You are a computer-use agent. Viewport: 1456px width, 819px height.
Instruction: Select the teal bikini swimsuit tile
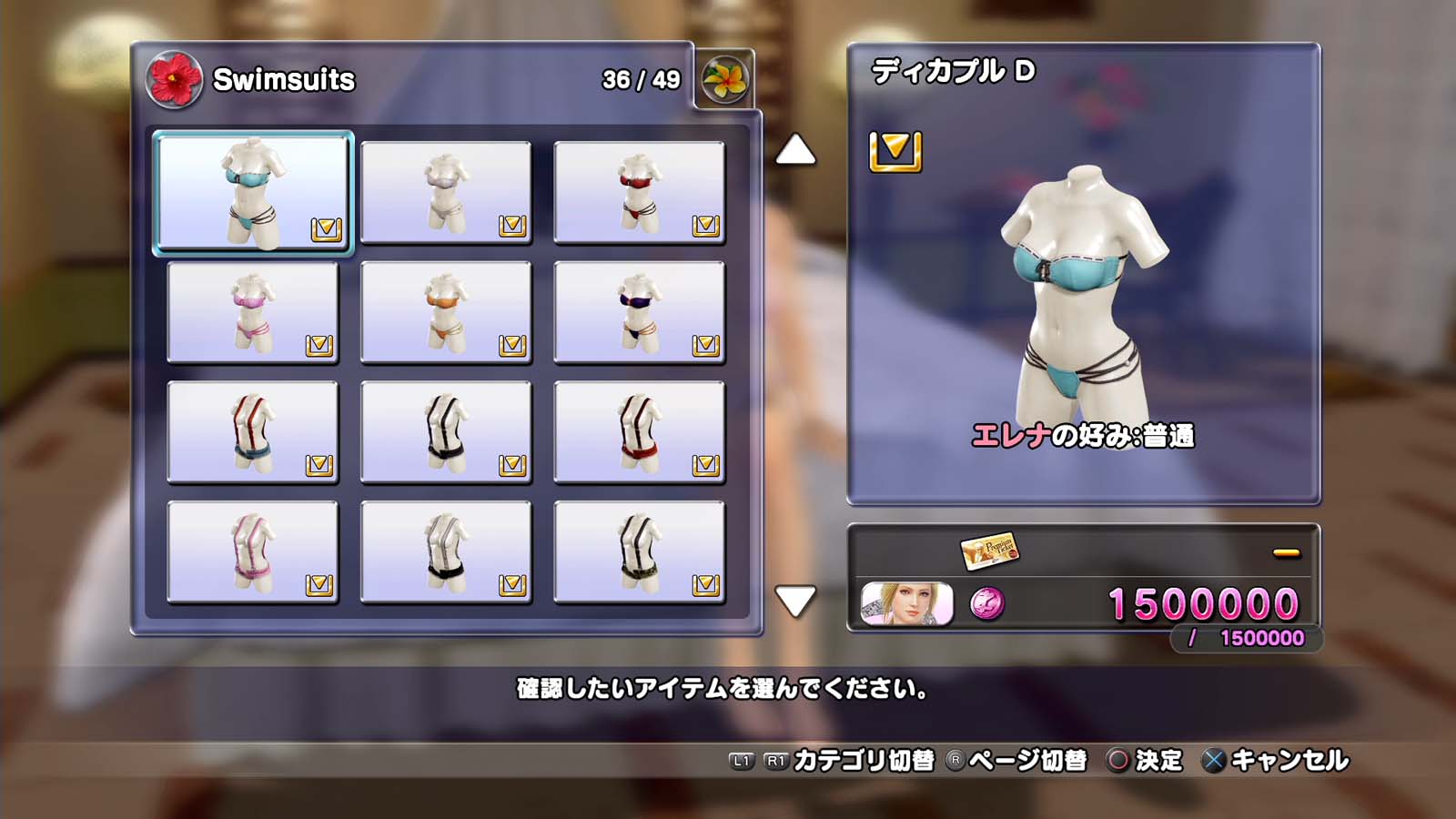pos(253,192)
